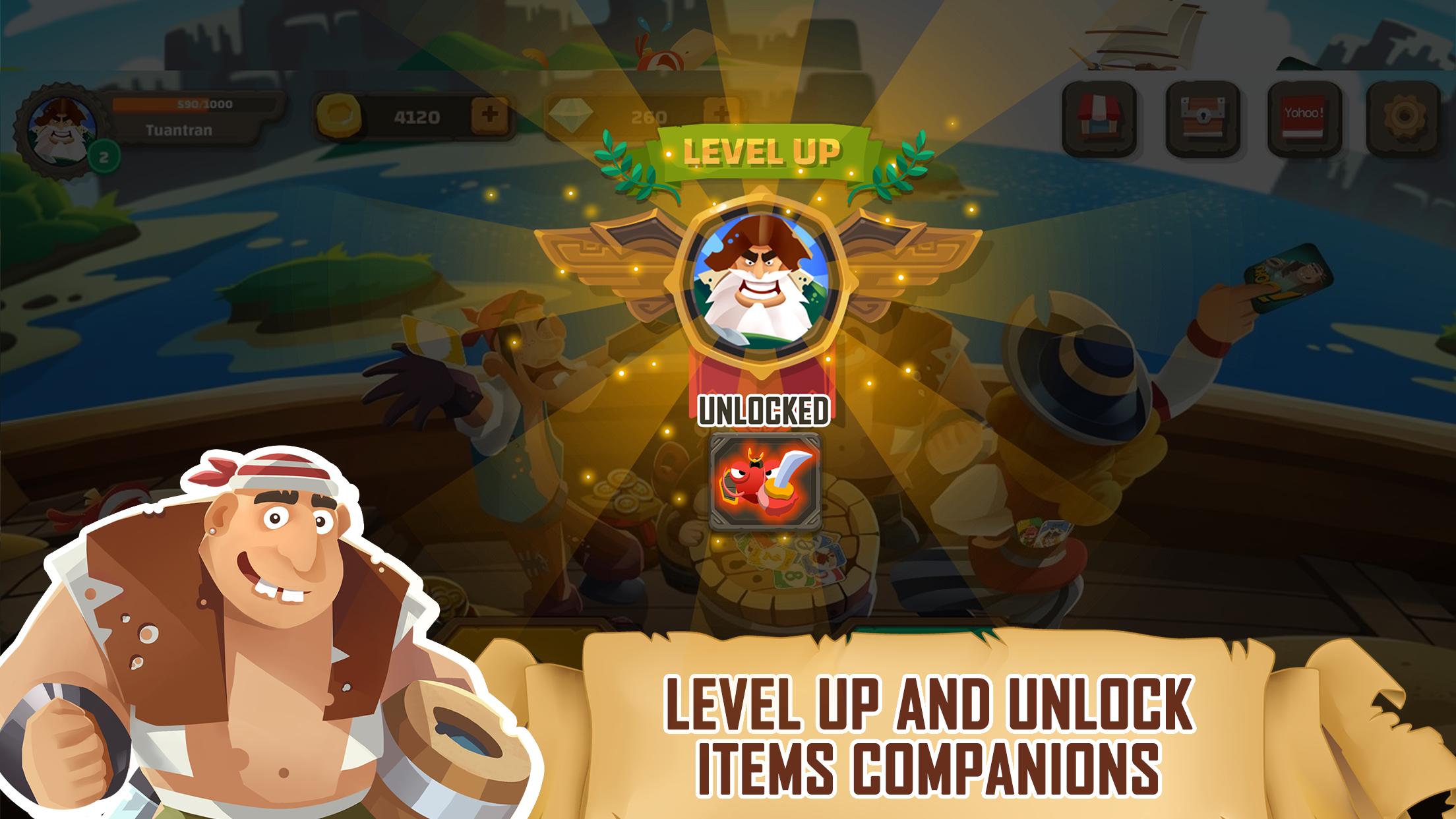This screenshot has width=1456, height=819.
Task: Tap the LEVEL UP banner
Action: [x=762, y=152]
